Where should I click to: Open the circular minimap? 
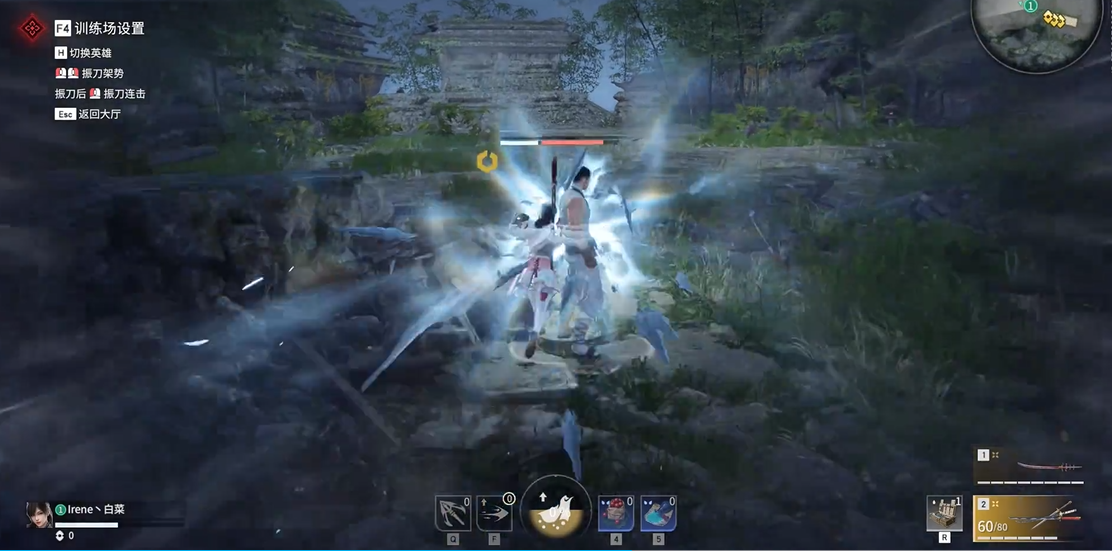pyautogui.click(x=1036, y=32)
